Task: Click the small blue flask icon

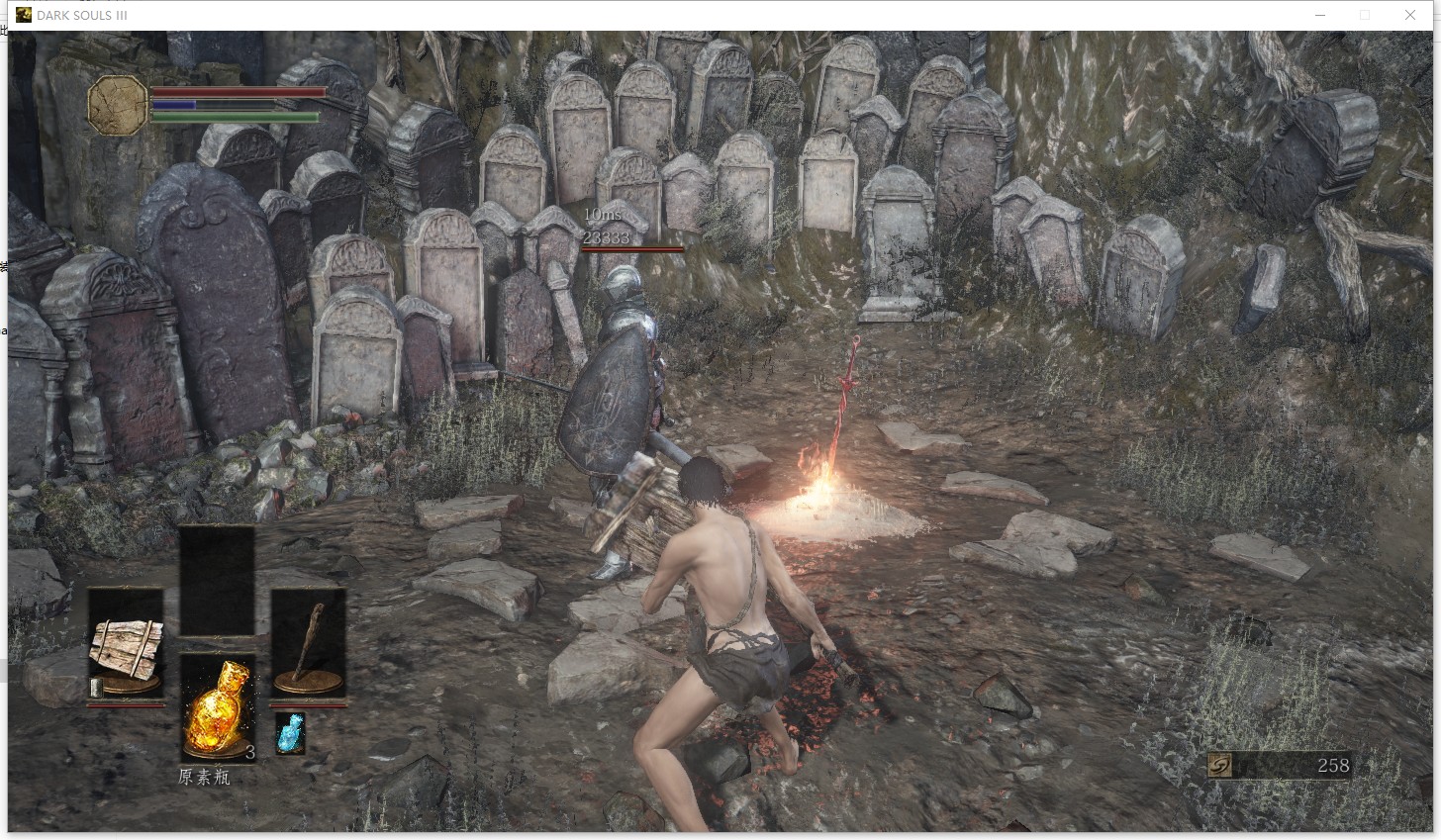Action: point(289,733)
